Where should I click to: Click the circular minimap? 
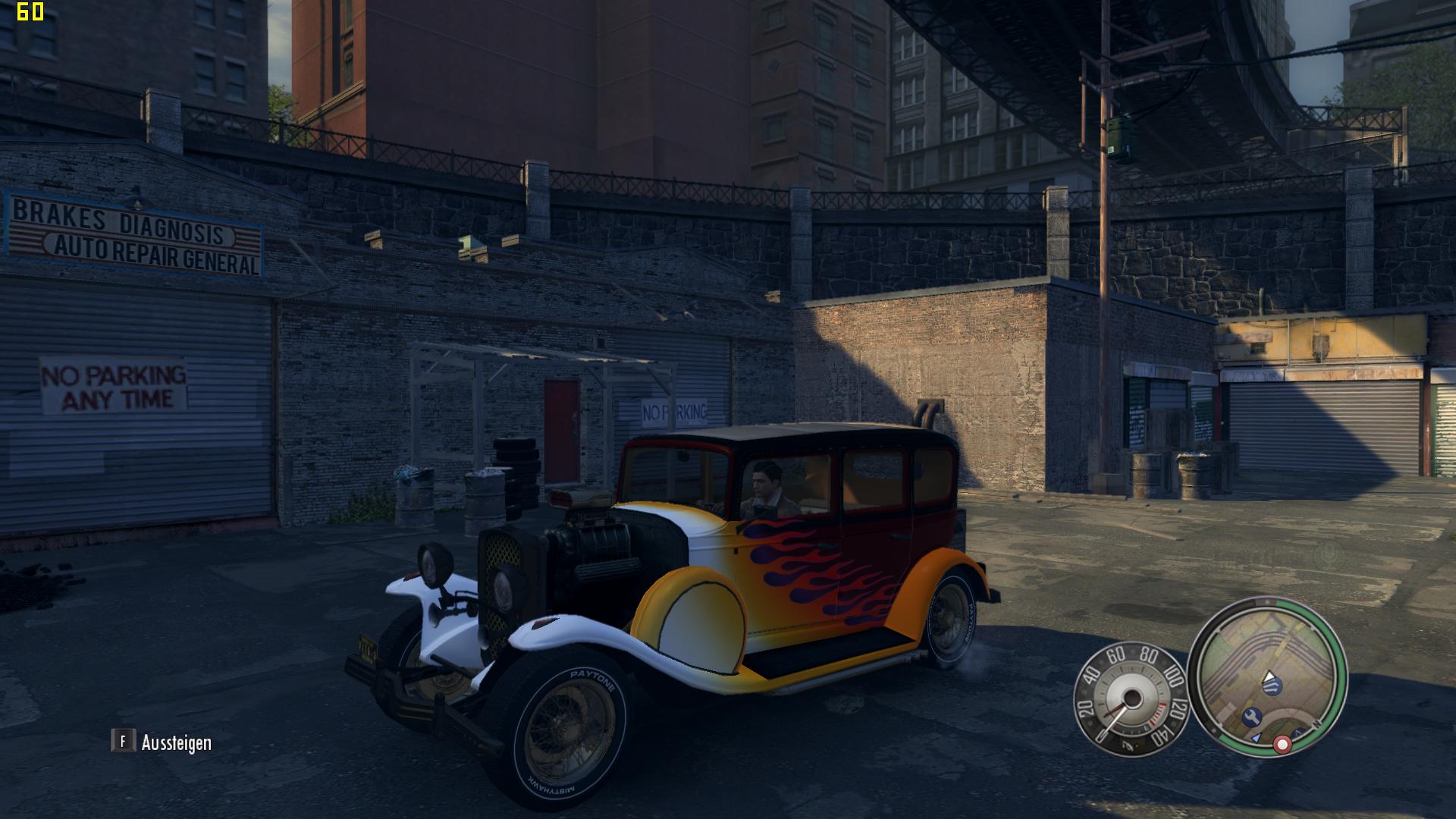(x=1267, y=676)
